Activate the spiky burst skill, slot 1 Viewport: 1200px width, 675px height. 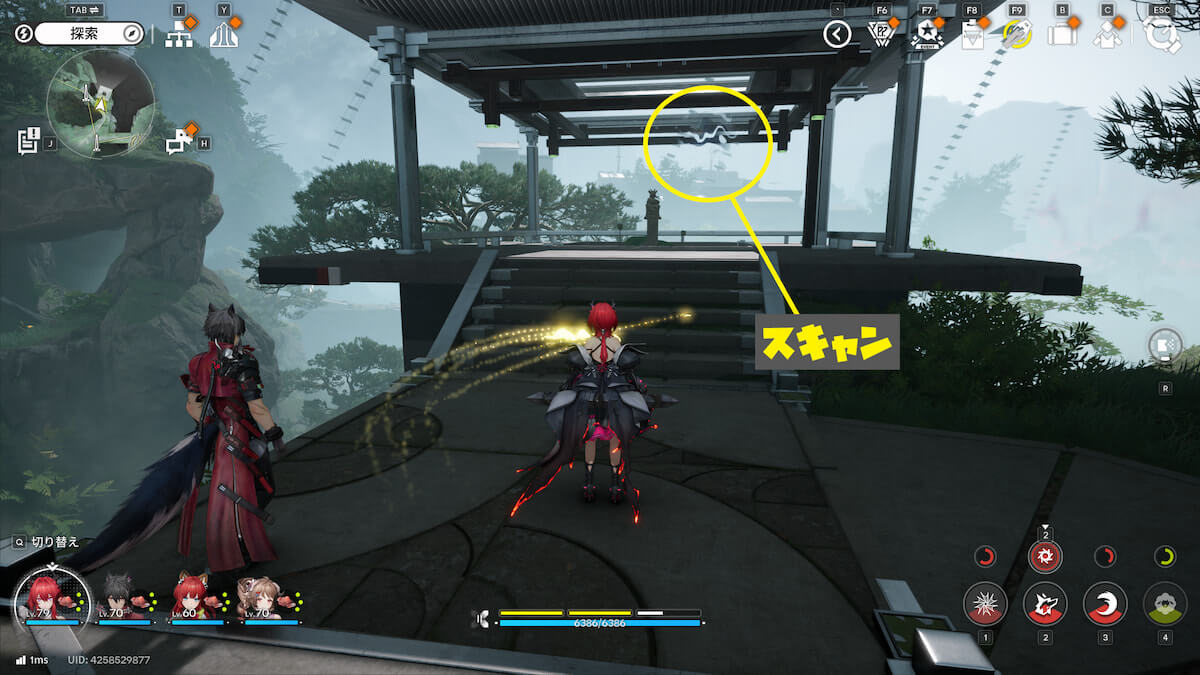[x=985, y=604]
